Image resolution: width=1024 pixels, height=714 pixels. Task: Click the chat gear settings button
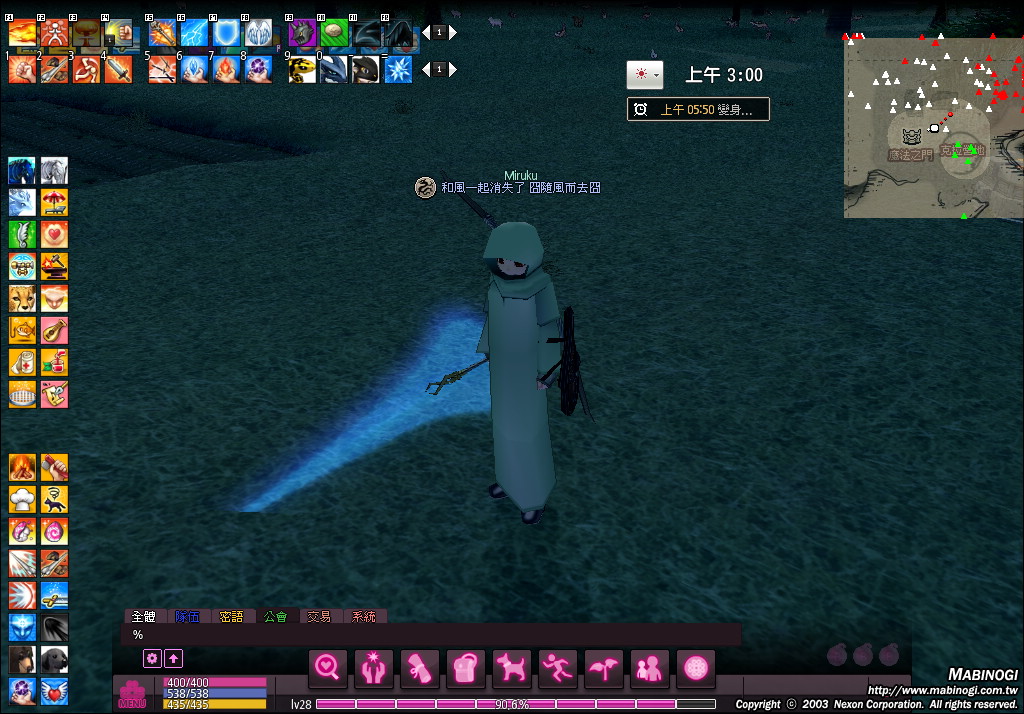(x=152, y=658)
